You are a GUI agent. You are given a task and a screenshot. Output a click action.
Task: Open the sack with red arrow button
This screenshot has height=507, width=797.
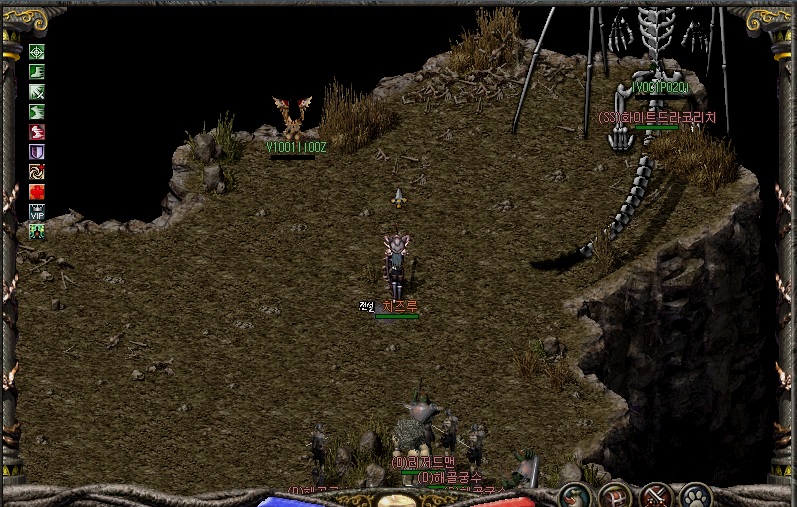coord(574,495)
